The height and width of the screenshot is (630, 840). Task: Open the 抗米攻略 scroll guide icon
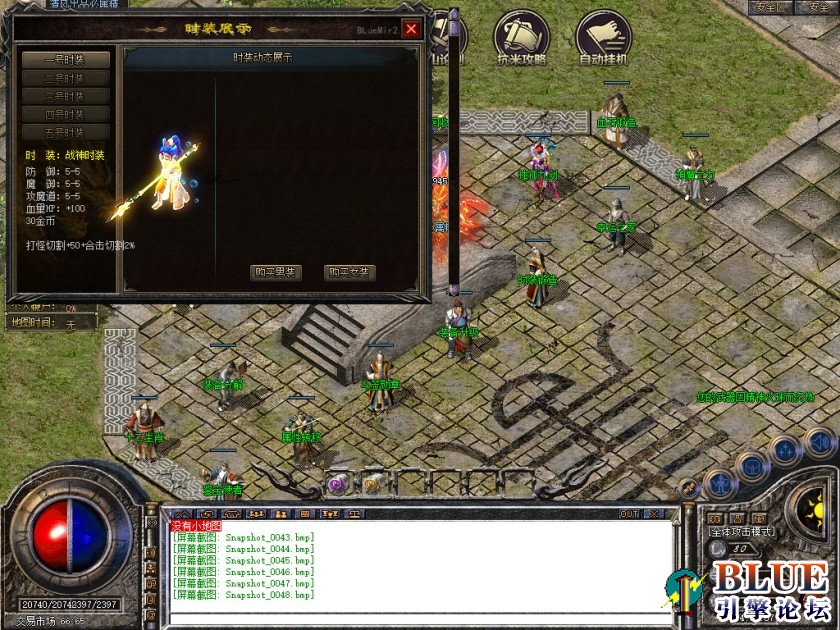coord(522,38)
